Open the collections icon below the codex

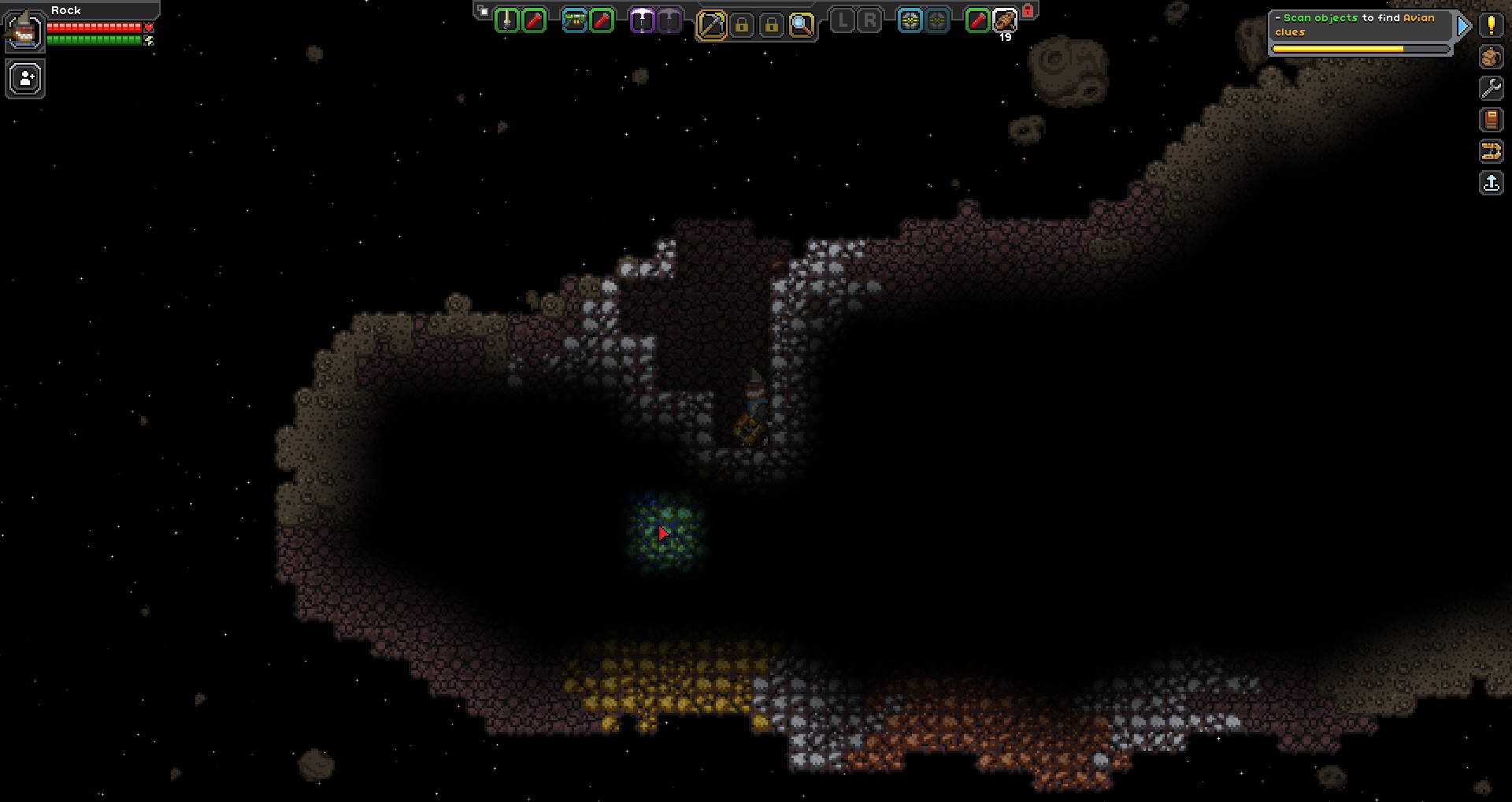point(1491,151)
